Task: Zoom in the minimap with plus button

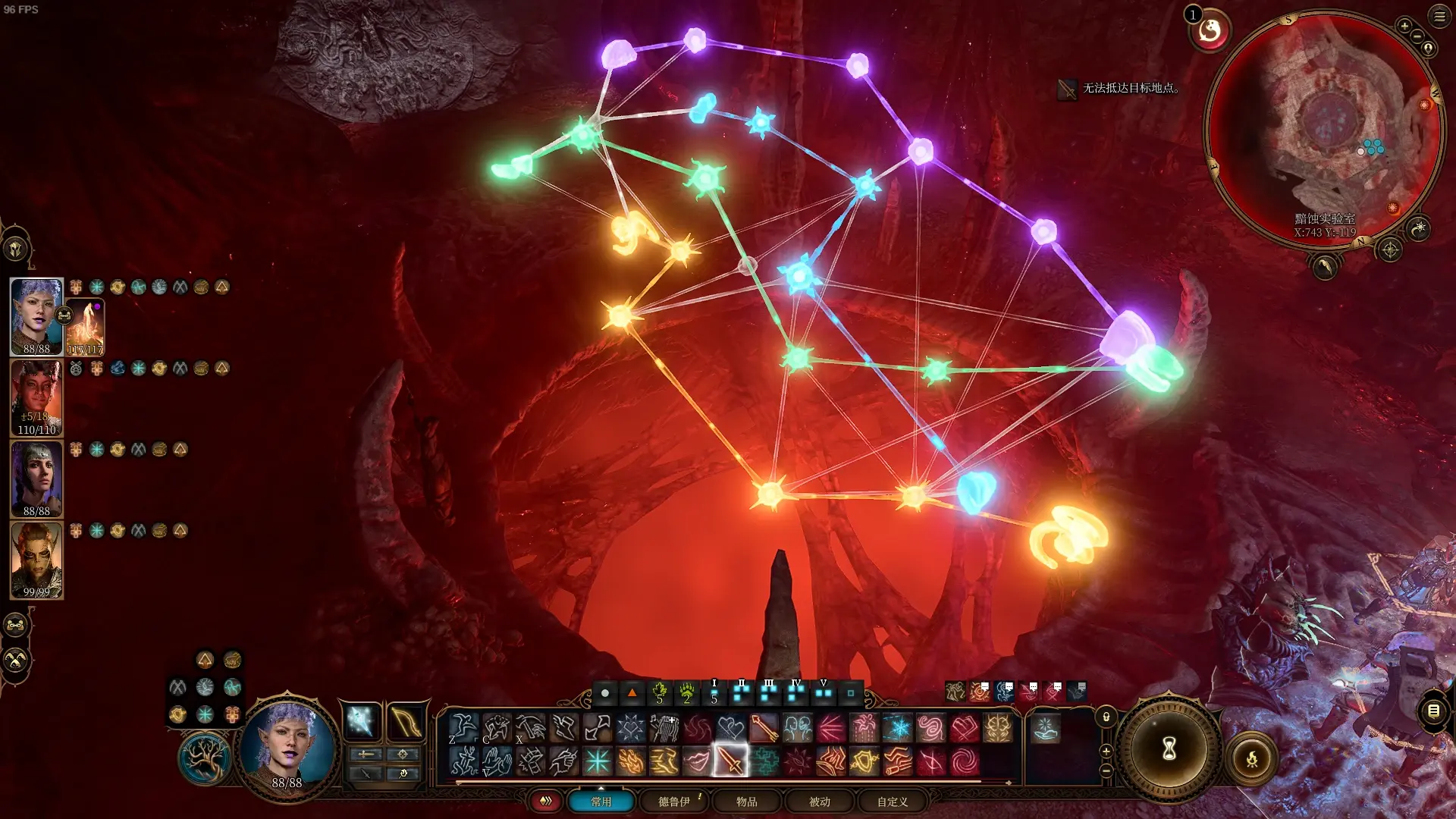Action: [x=1404, y=27]
